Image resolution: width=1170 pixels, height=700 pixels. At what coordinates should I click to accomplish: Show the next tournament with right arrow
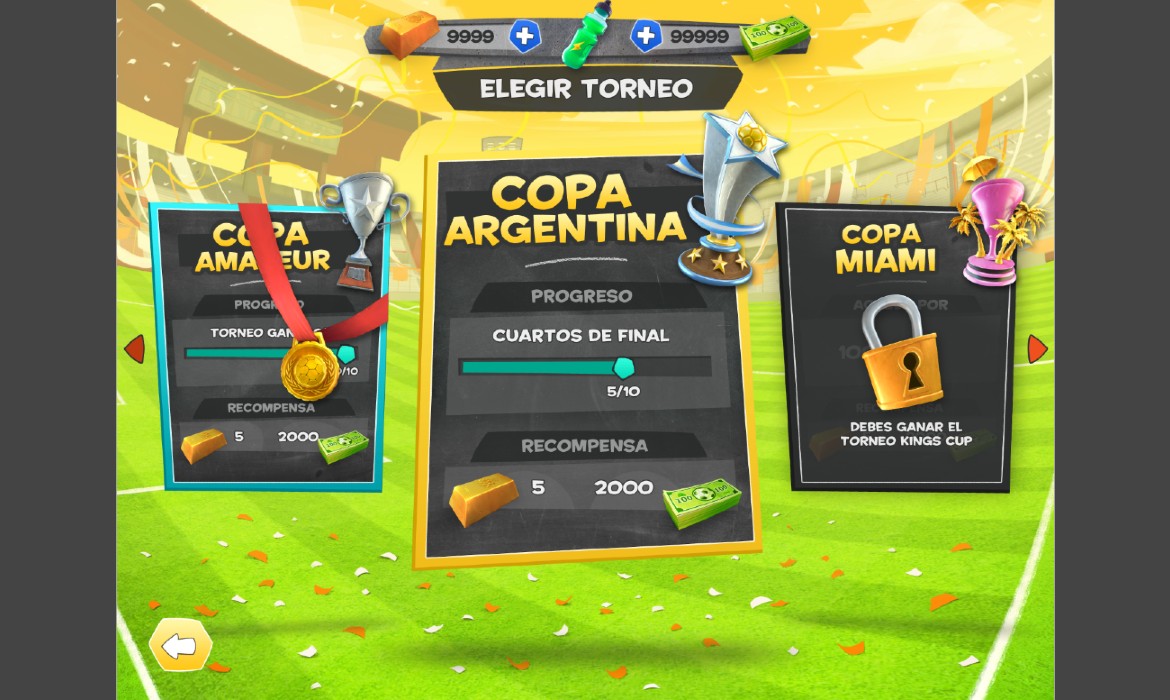click(1037, 349)
